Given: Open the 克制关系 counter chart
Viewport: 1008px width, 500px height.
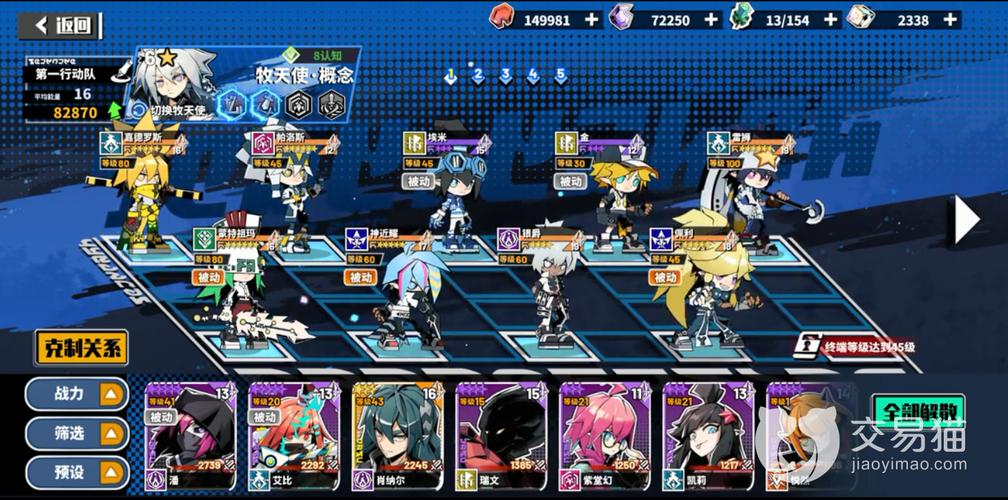Looking at the screenshot, I should tap(81, 349).
